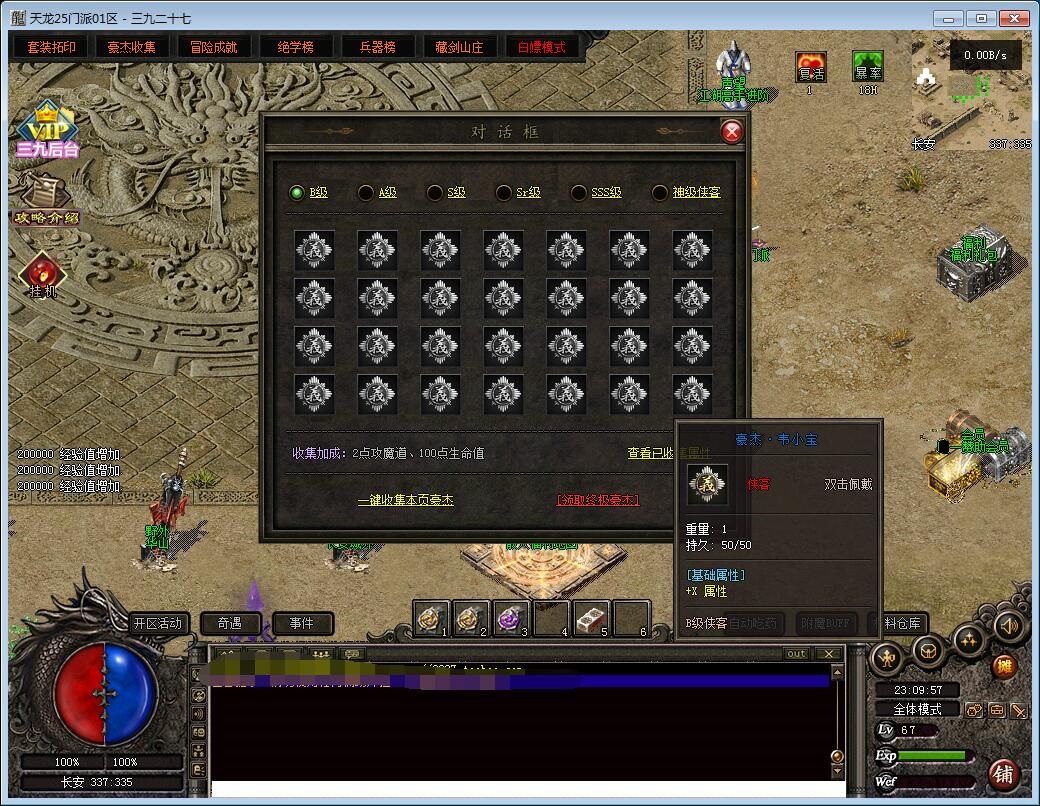
Task: Open the 兵器榜 weapon ranking
Action: tap(377, 47)
